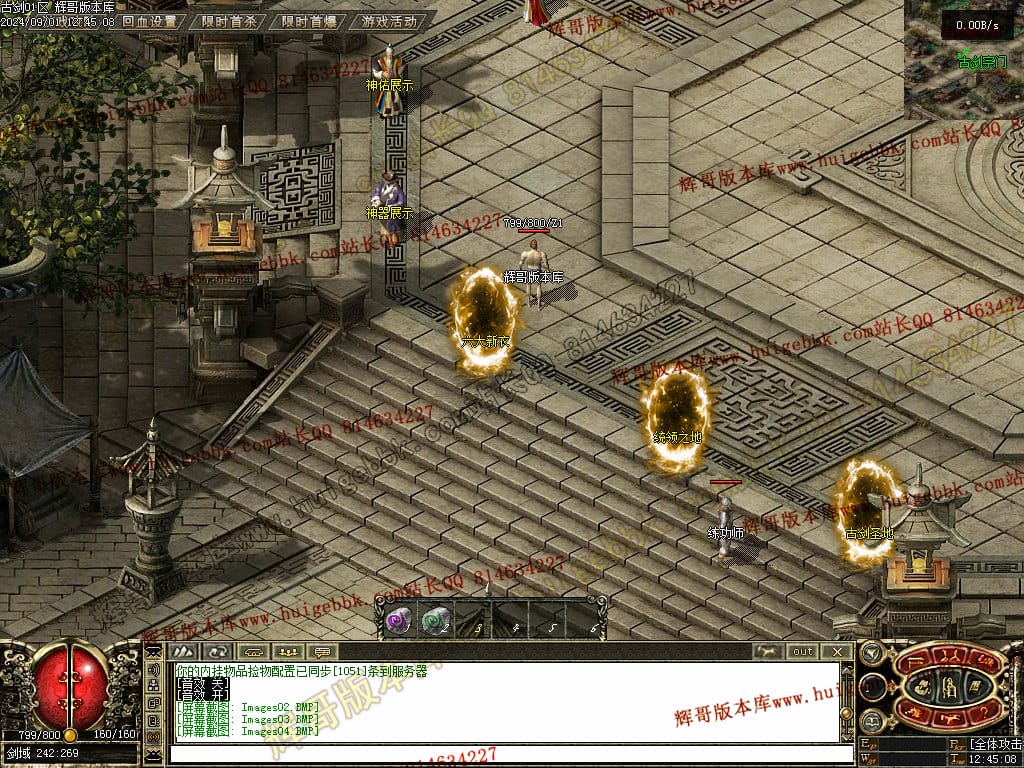Use the green swirl item in hotbar slot 2
This screenshot has height=768, width=1024.
pyautogui.click(x=435, y=621)
